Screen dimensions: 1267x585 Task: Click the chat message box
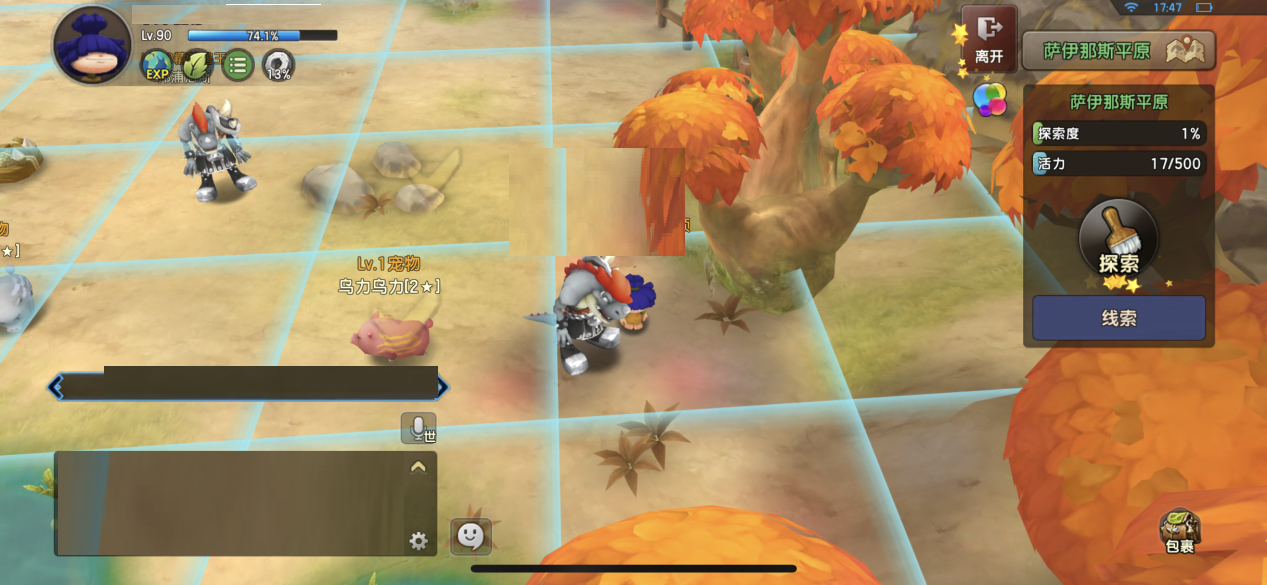tap(230, 504)
